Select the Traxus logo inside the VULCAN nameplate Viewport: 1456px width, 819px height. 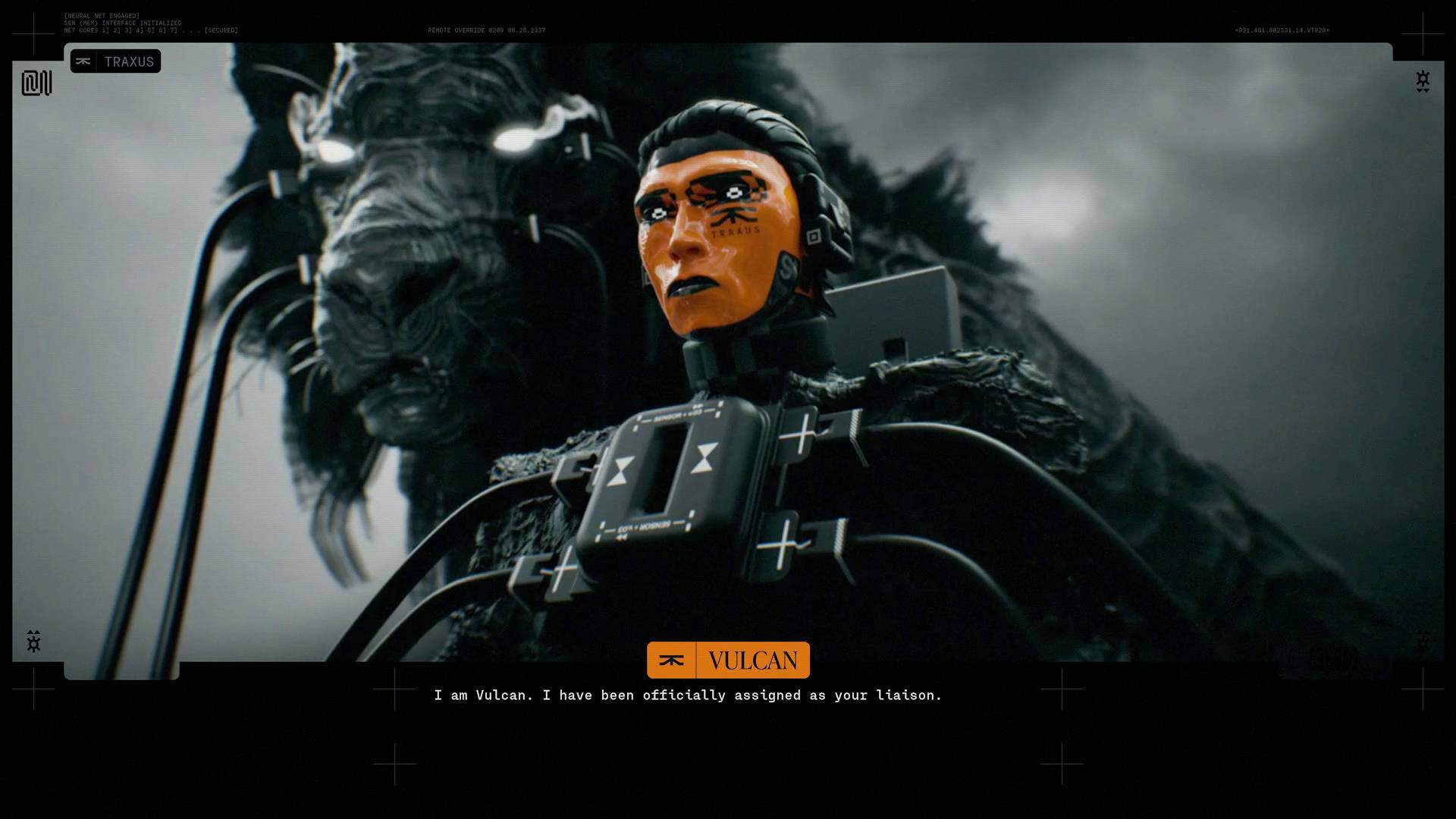672,660
